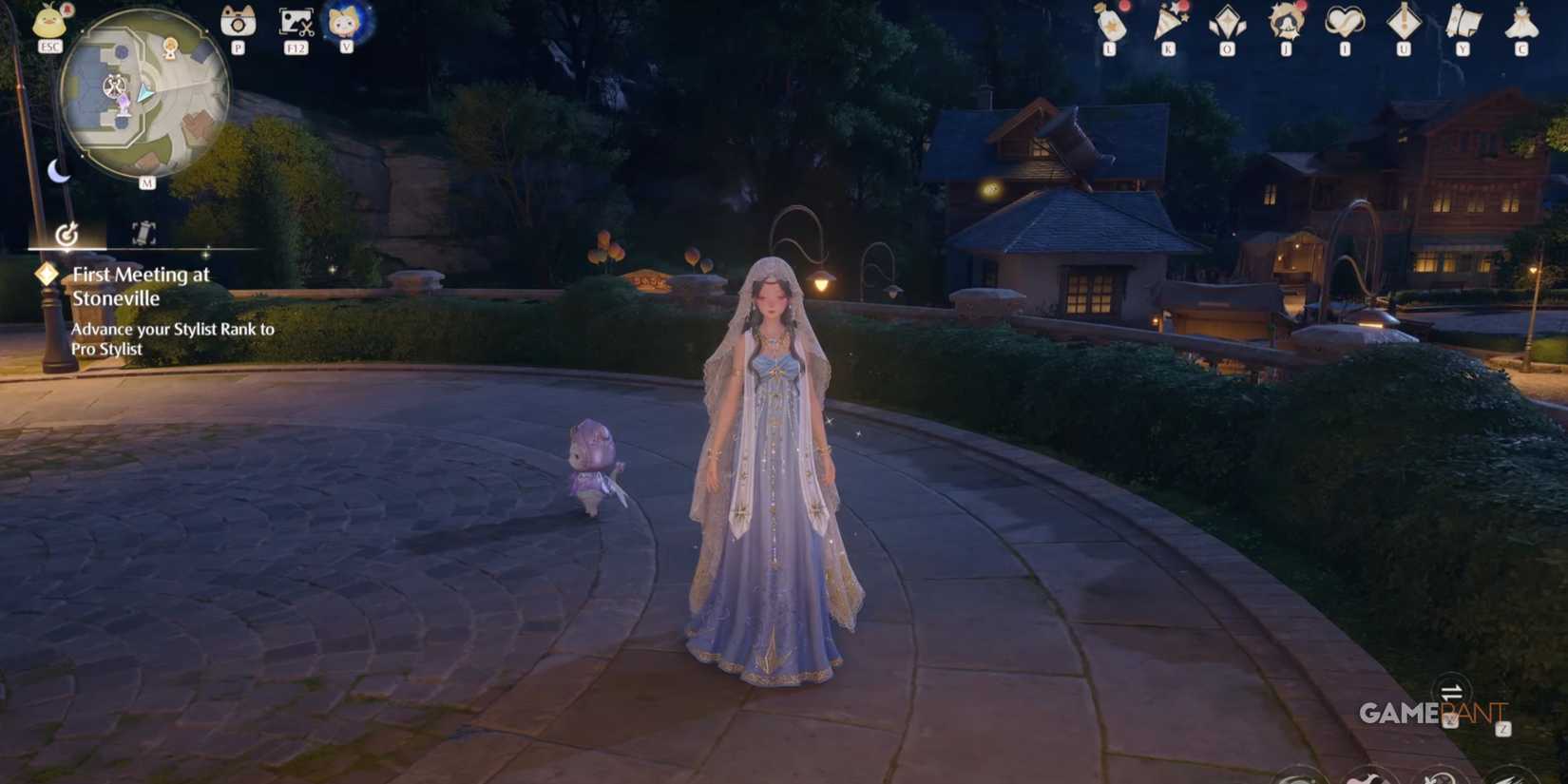Open Momo's camera via the V icon
This screenshot has height=784, width=1568.
pyautogui.click(x=346, y=21)
